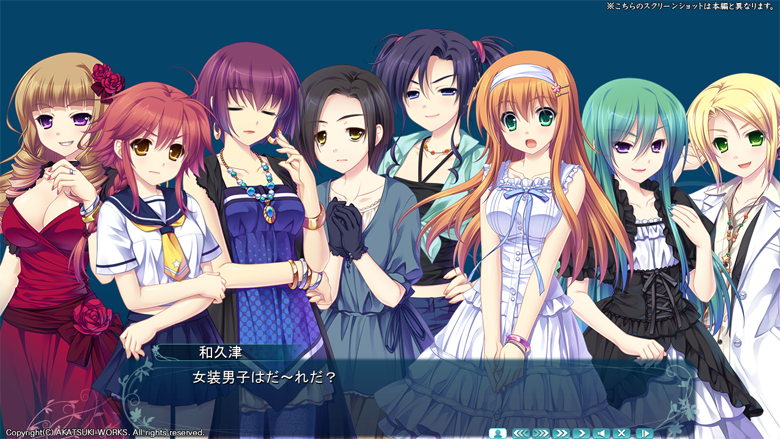This screenshot has width=780, height=439.
Task: Hide the text window with the X button
Action: (x=622, y=432)
